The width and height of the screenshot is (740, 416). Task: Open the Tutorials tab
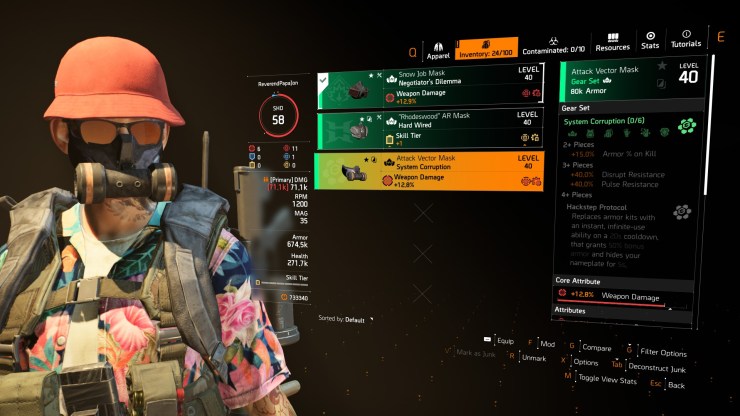tap(686, 41)
